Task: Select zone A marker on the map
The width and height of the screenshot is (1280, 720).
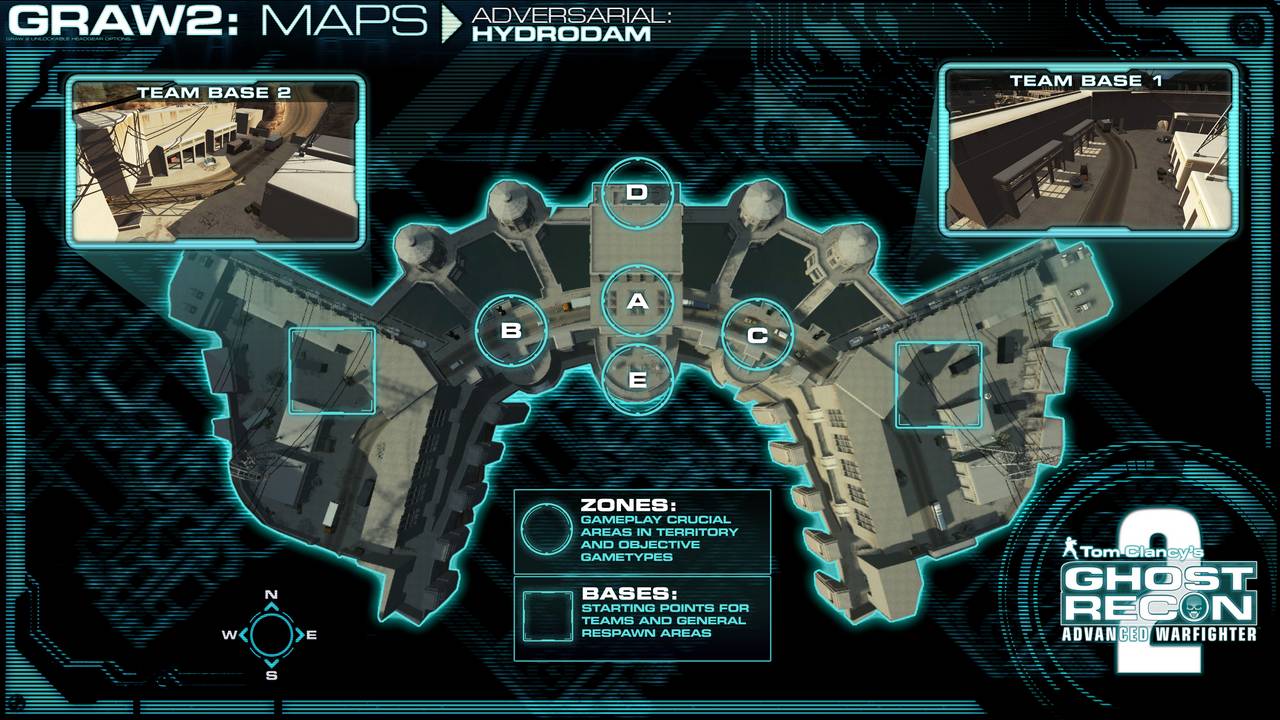Action: [638, 301]
